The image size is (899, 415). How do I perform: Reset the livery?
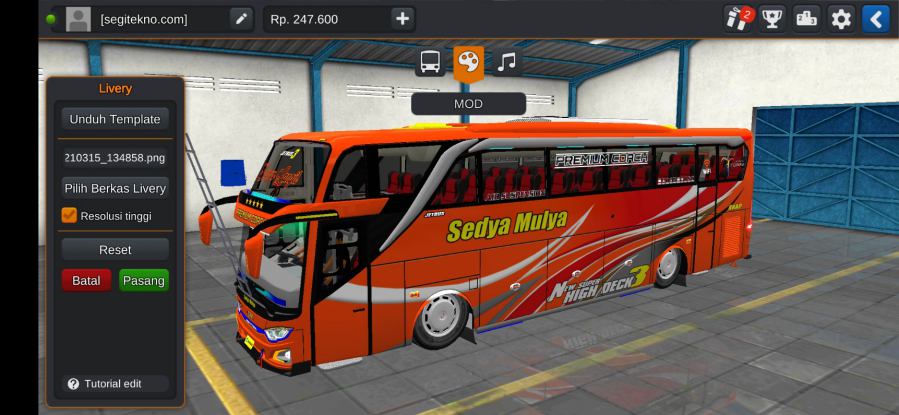pos(114,249)
